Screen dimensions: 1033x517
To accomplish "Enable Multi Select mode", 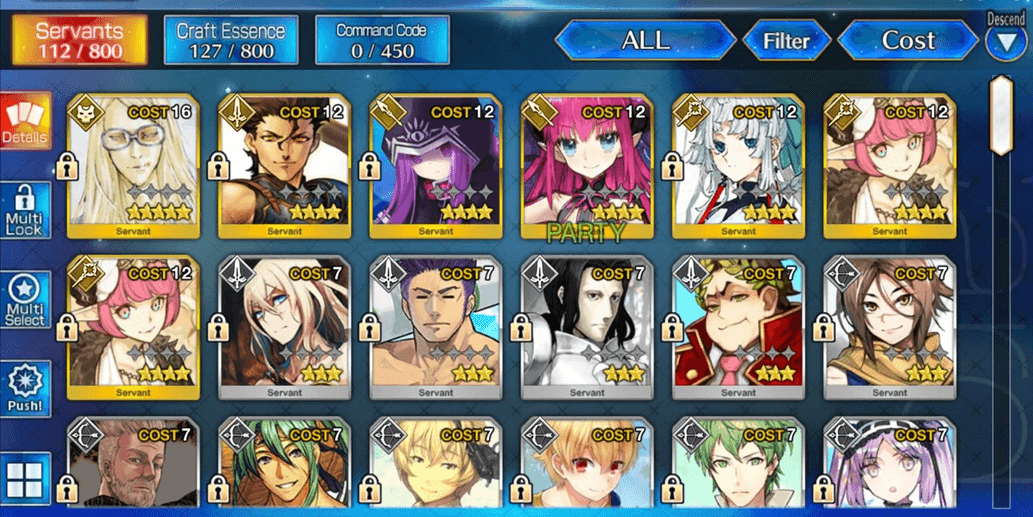I will point(26,301).
